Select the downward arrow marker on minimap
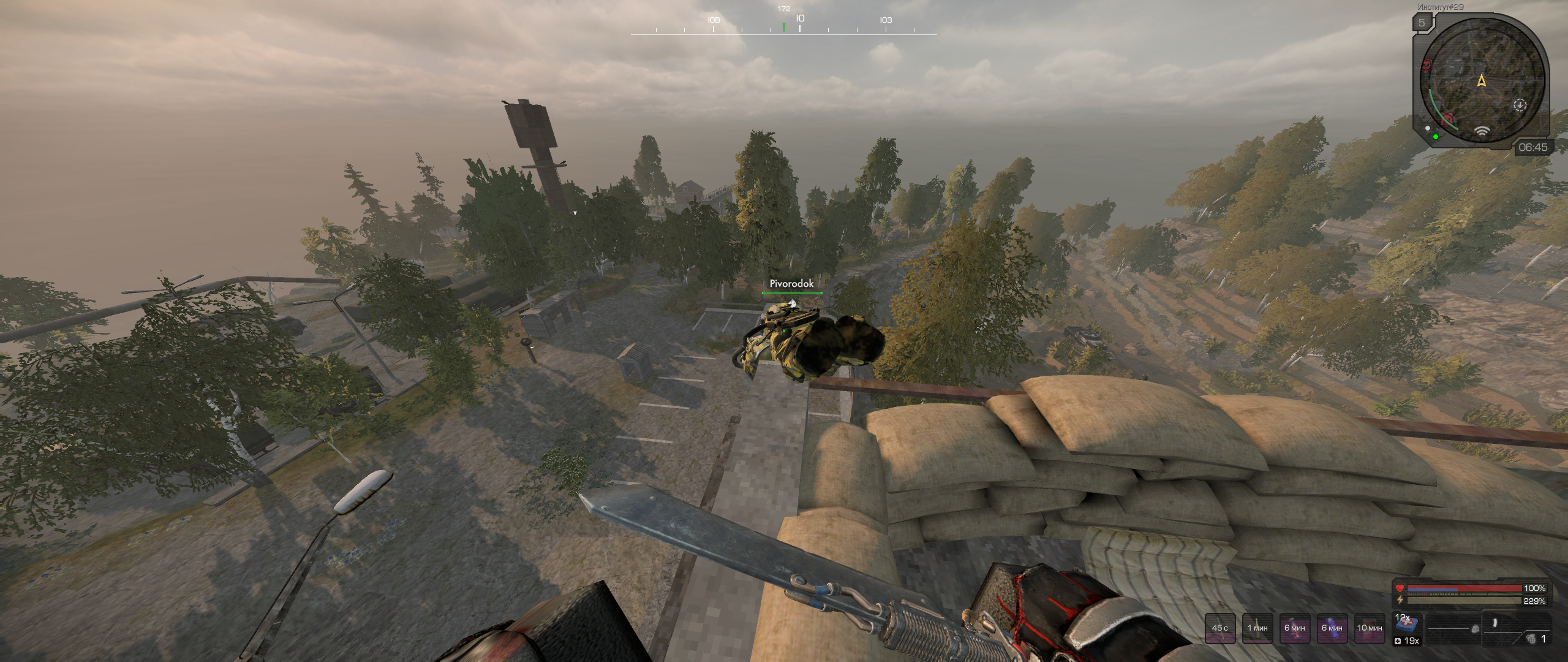The height and width of the screenshot is (662, 1568). click(1520, 105)
